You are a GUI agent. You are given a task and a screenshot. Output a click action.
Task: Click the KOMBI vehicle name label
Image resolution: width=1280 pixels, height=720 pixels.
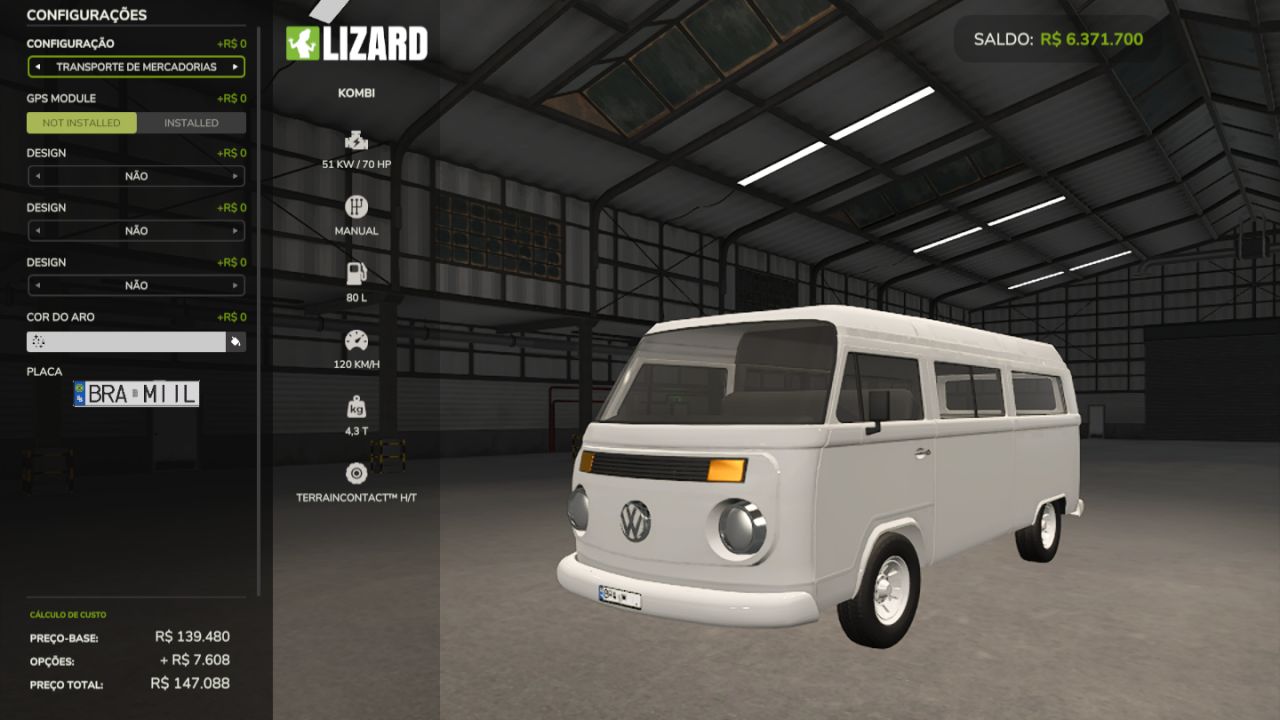(356, 92)
